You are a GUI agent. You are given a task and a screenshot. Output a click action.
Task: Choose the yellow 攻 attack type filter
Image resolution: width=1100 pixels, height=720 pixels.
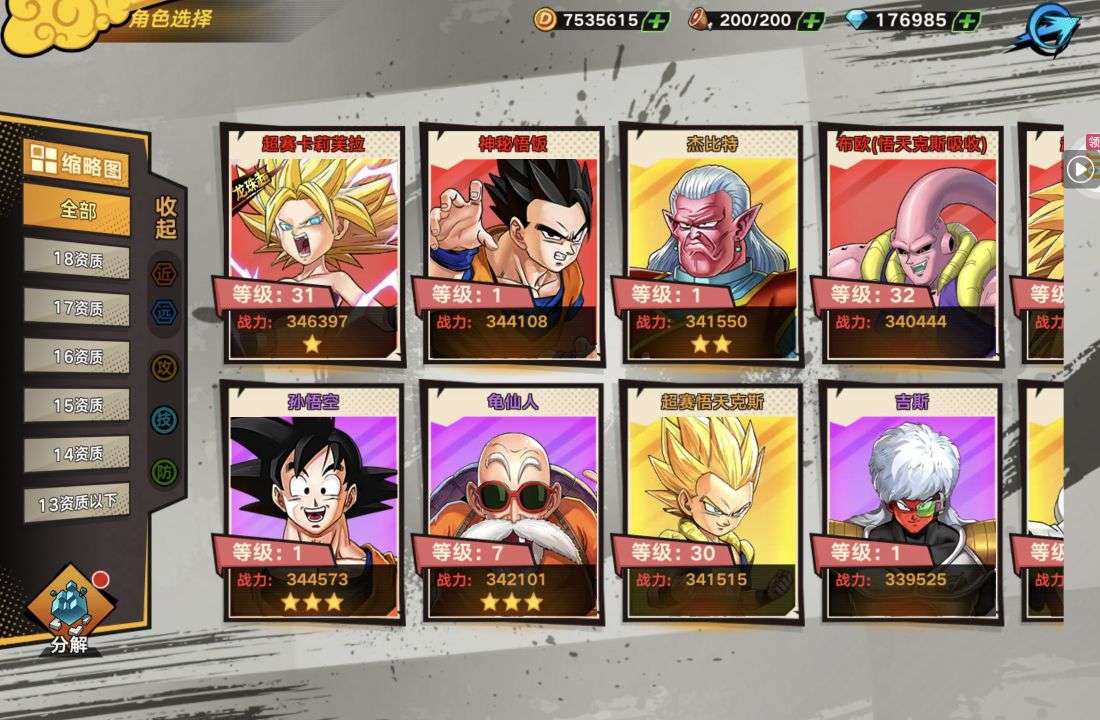point(164,368)
